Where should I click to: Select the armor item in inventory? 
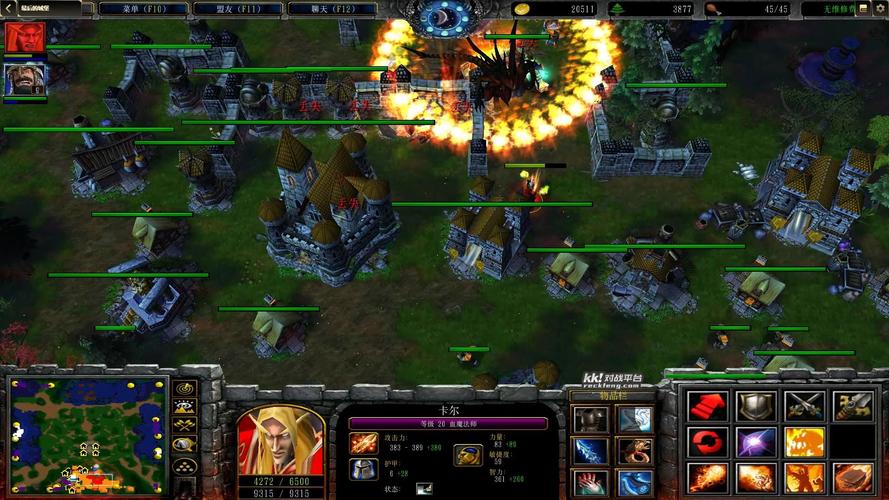[590, 419]
